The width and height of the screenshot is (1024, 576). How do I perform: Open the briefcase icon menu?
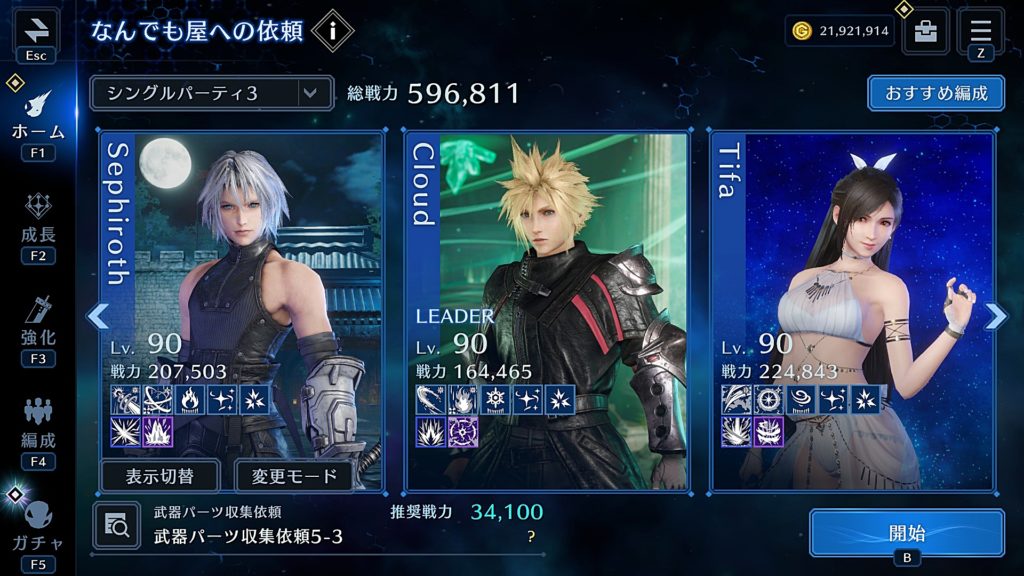coord(926,32)
